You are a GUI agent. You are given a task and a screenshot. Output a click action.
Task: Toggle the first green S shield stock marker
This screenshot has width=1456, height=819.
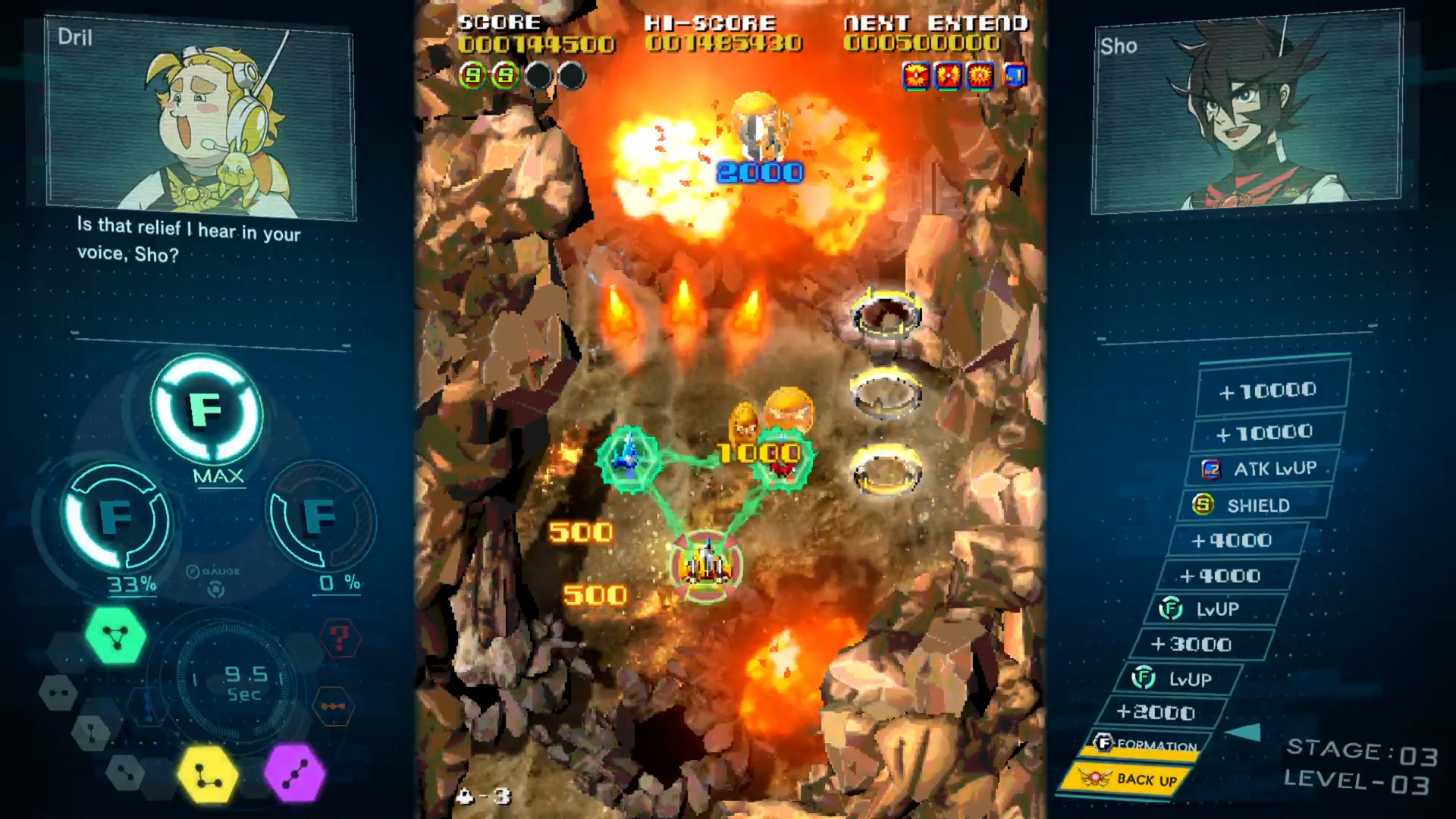[x=473, y=75]
